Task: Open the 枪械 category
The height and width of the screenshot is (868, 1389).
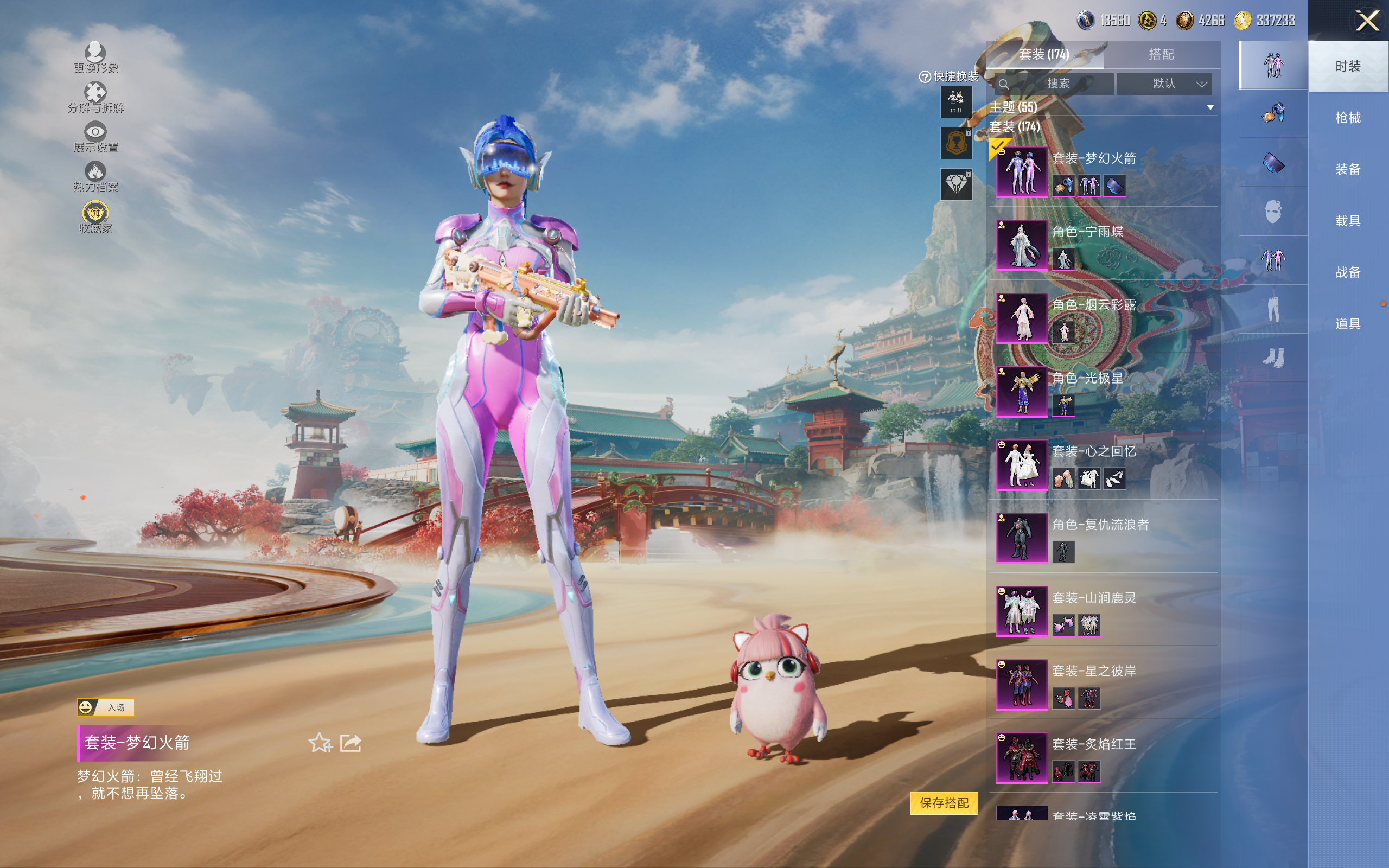Action: (1347, 118)
